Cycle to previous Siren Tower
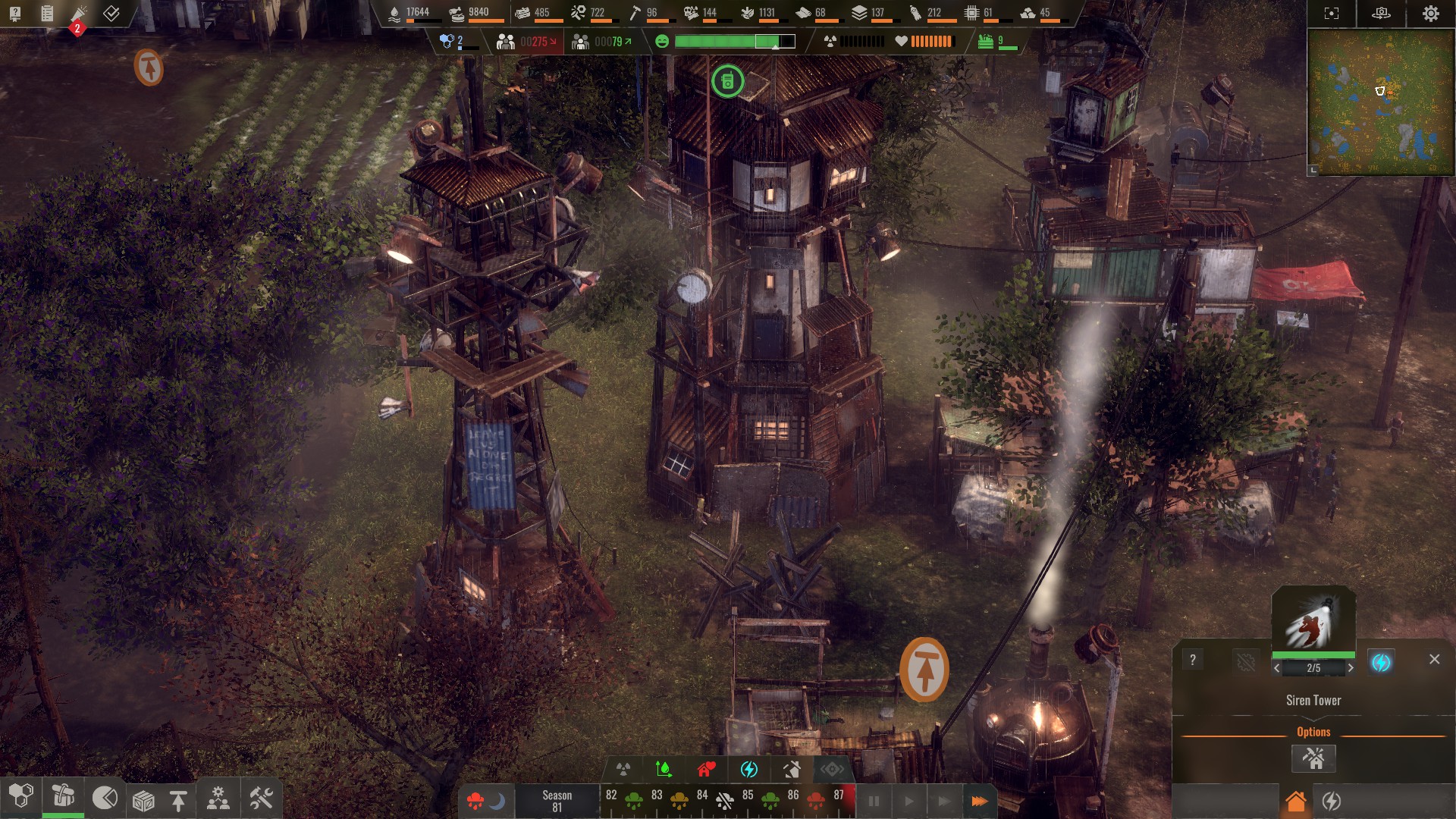This screenshot has width=1456, height=819. point(1277,668)
